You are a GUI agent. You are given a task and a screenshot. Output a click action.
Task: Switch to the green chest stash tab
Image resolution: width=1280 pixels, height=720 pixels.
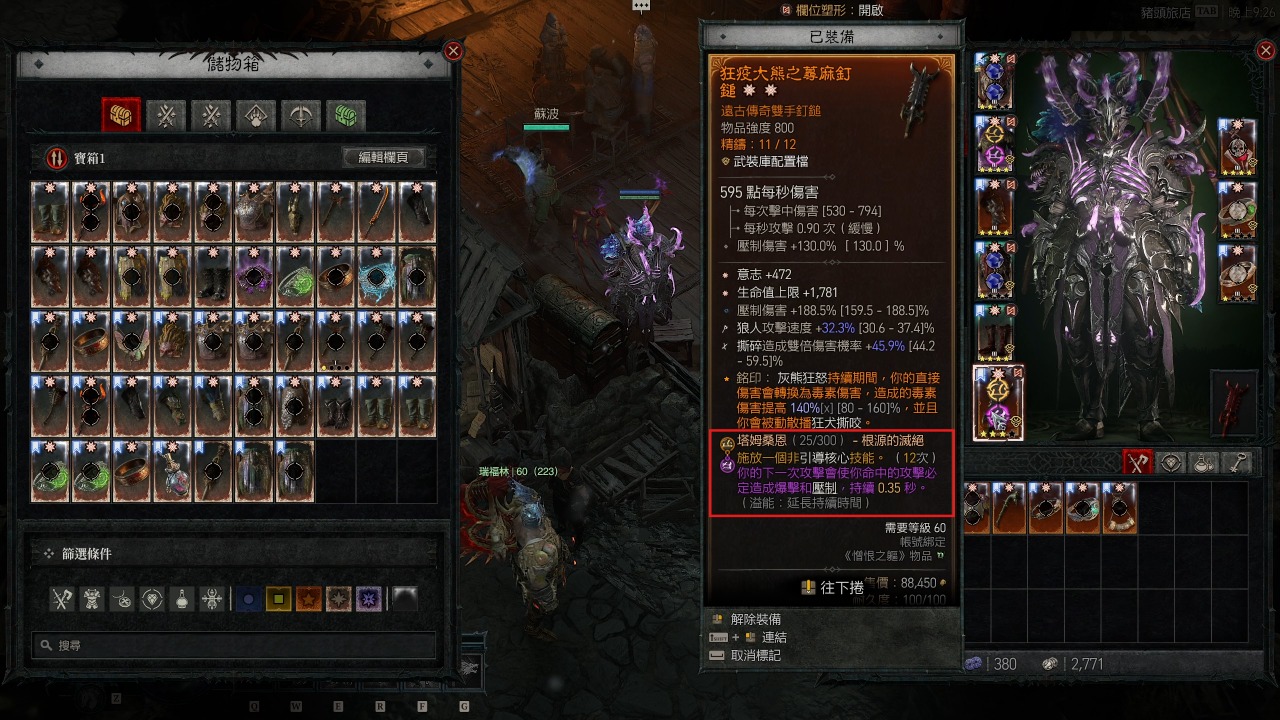pyautogui.click(x=345, y=115)
